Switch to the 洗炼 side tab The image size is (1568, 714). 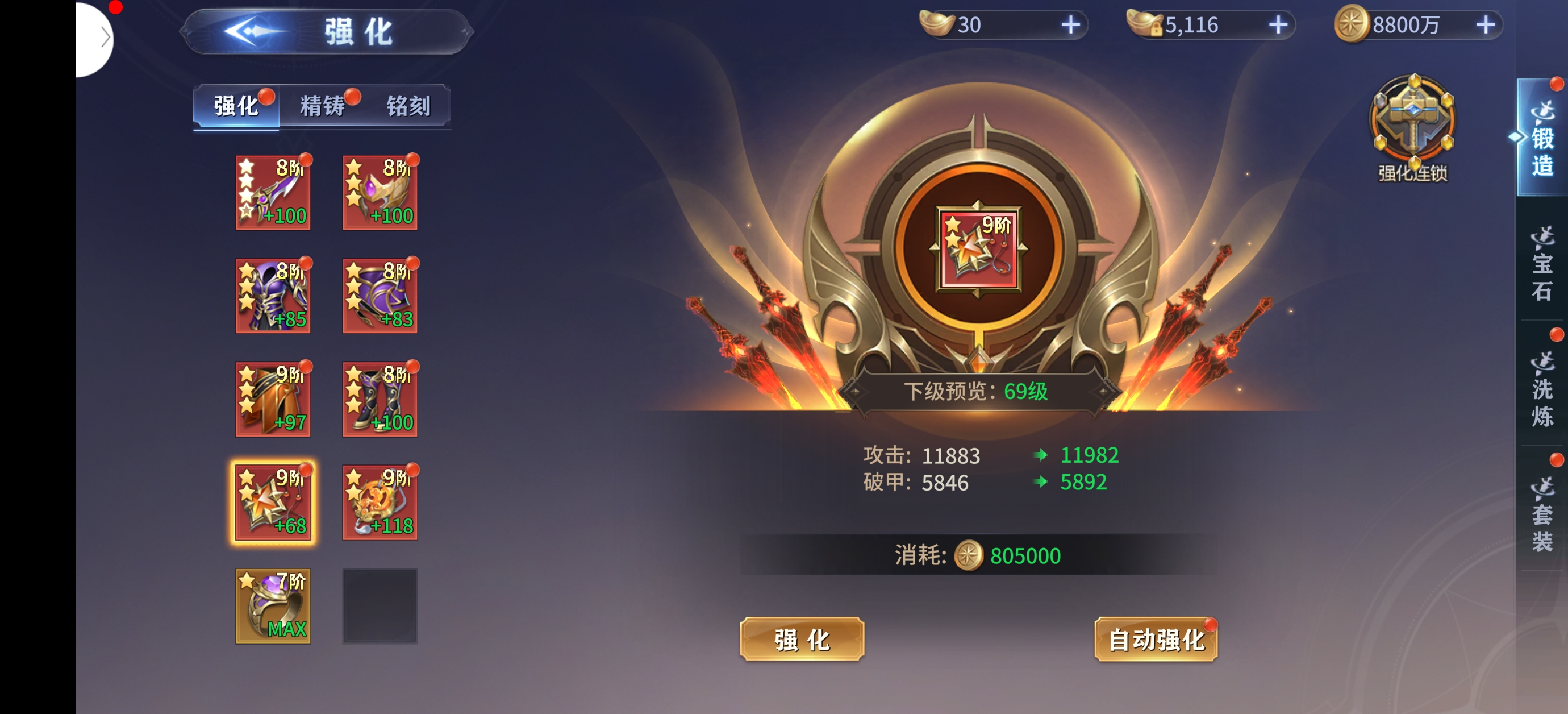pyautogui.click(x=1541, y=389)
